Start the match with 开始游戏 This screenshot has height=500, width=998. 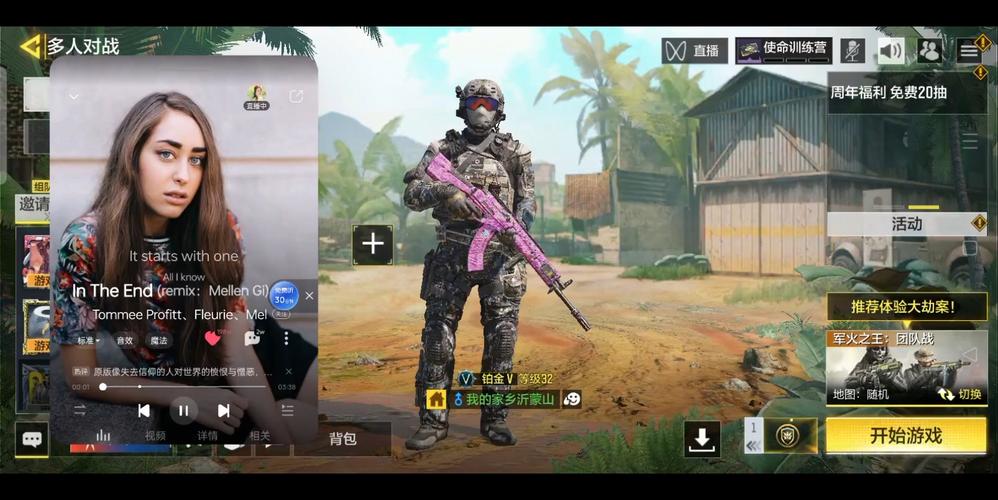[905, 436]
